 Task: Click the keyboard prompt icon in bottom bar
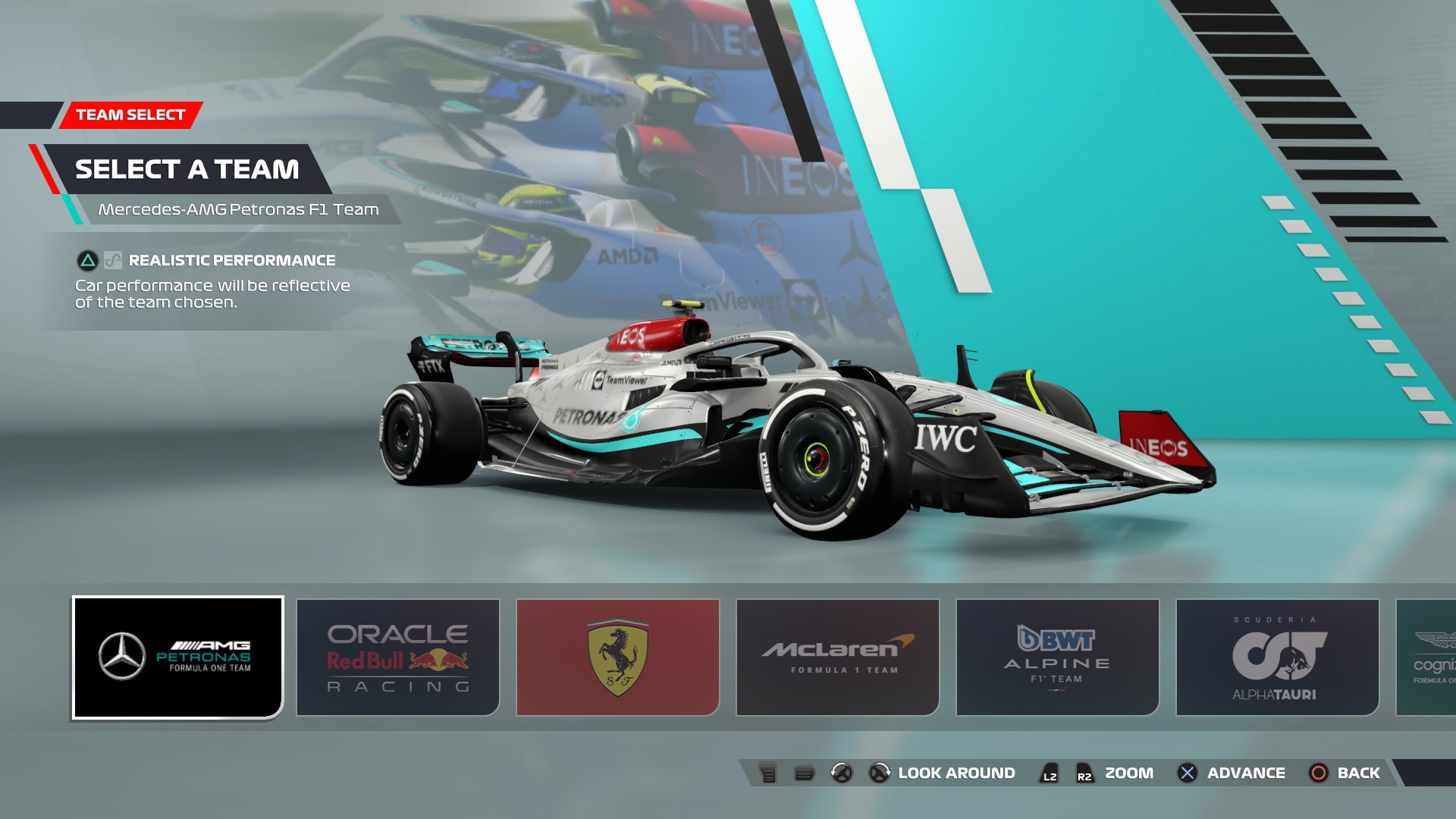pos(767,773)
